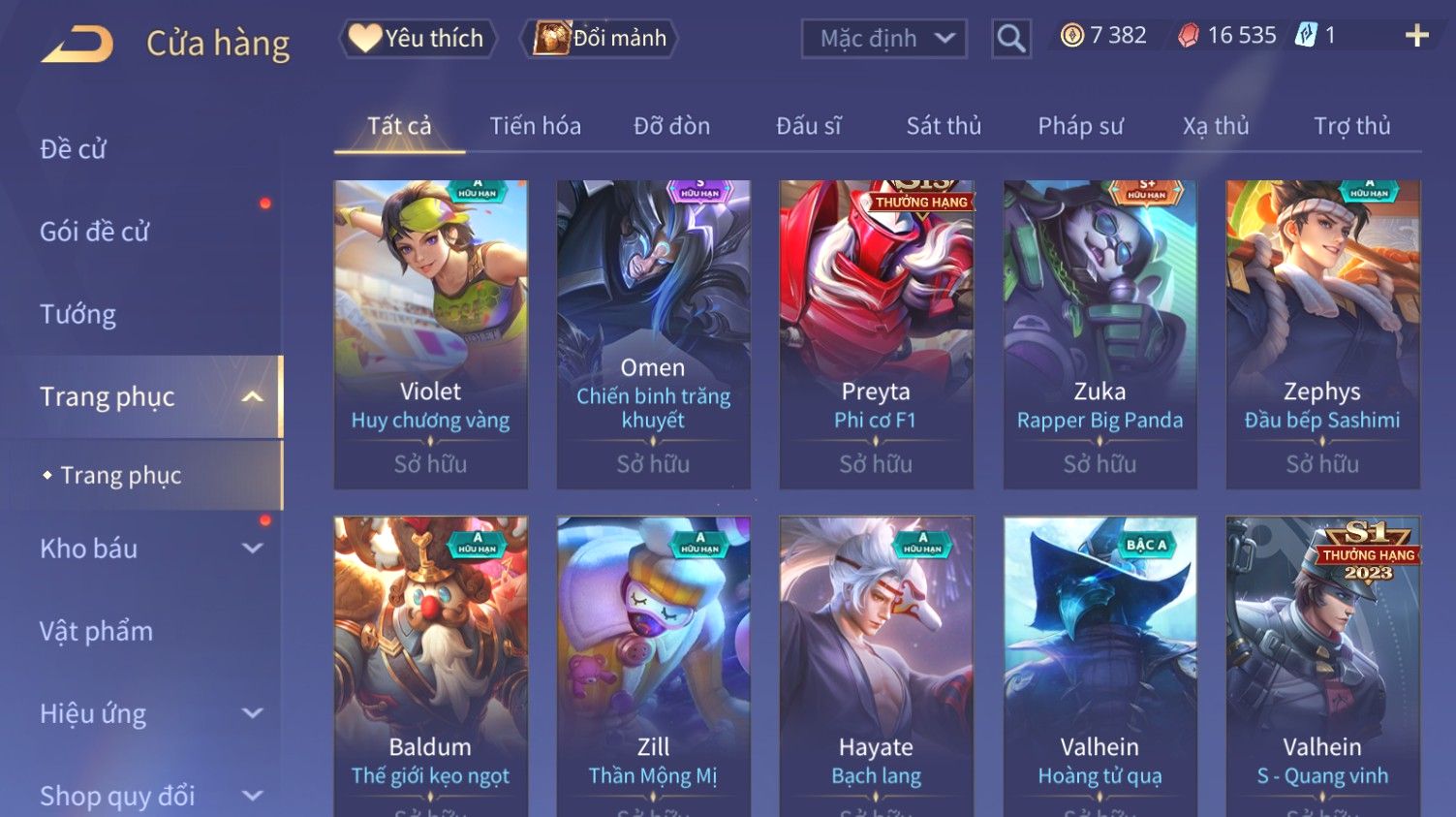Image resolution: width=1456 pixels, height=817 pixels.
Task: Choose the Preyta Phi cơ F1 skin
Action: coord(876,334)
